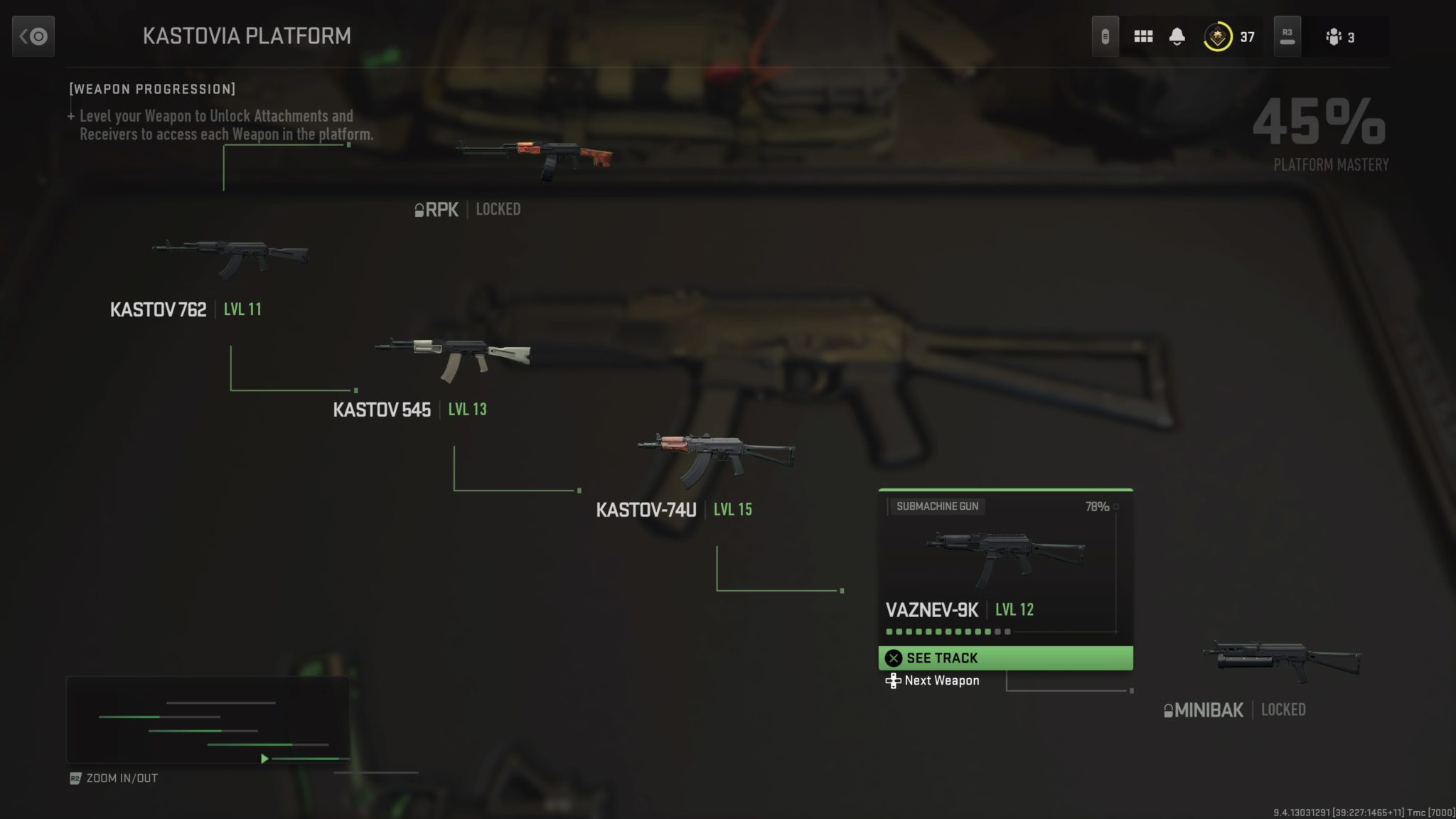This screenshot has width=1456, height=819.
Task: Open the notifications bell icon
Action: [x=1178, y=36]
